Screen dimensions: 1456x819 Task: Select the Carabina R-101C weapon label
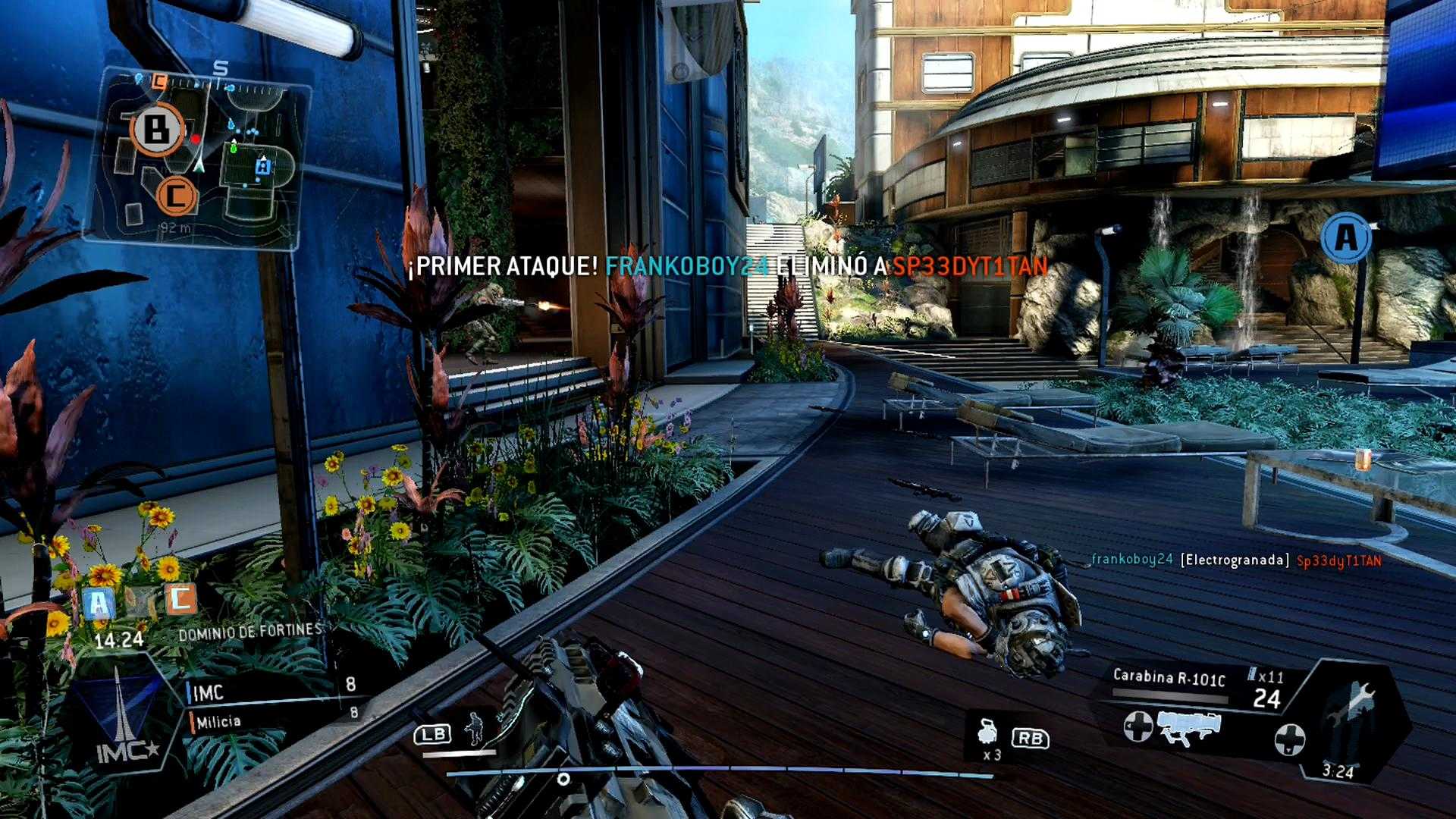coord(1169,677)
